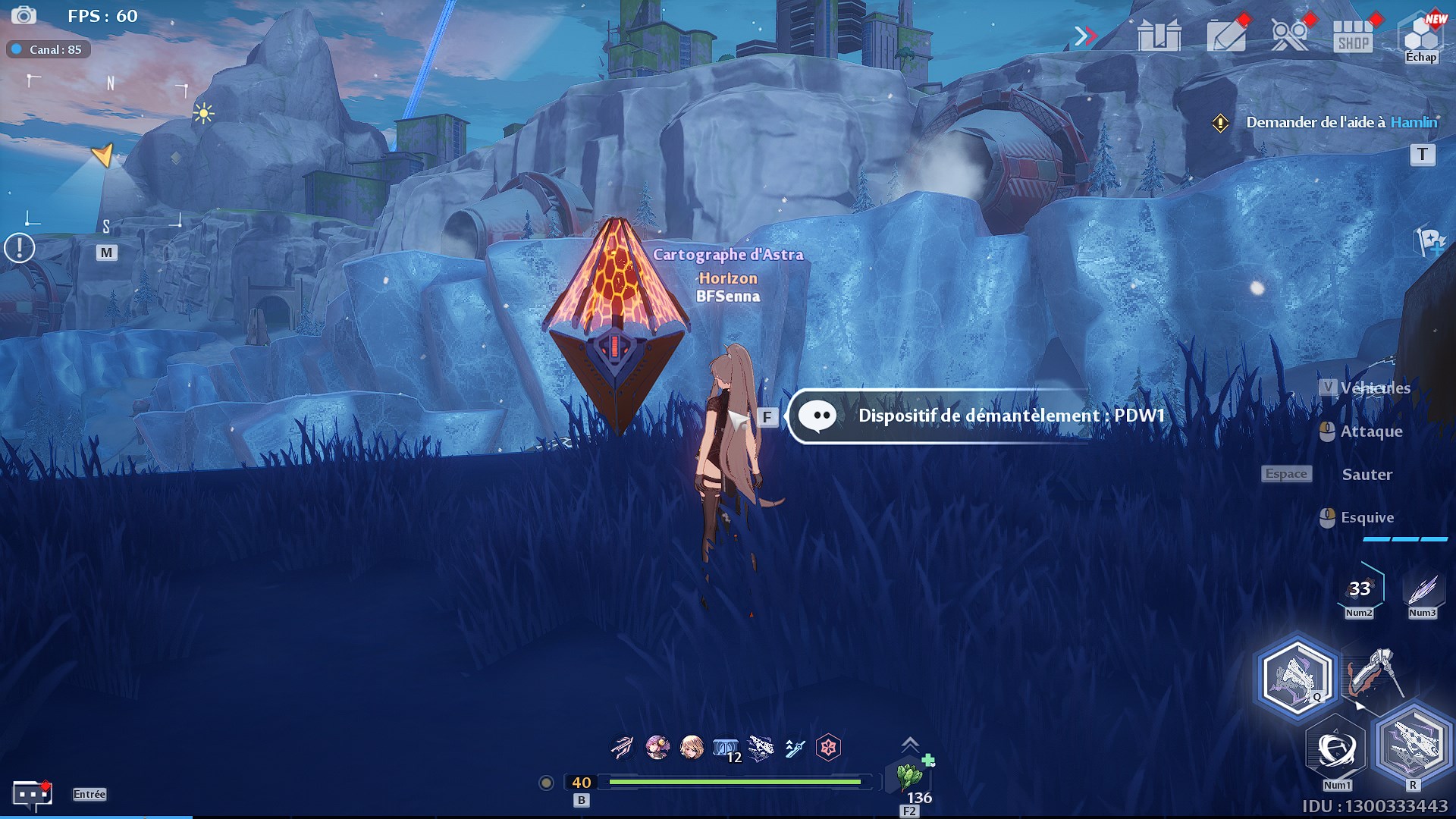The height and width of the screenshot is (819, 1456).
Task: Interact with Dispositif de démantèlement PDW1
Action: pyautogui.click(x=978, y=416)
